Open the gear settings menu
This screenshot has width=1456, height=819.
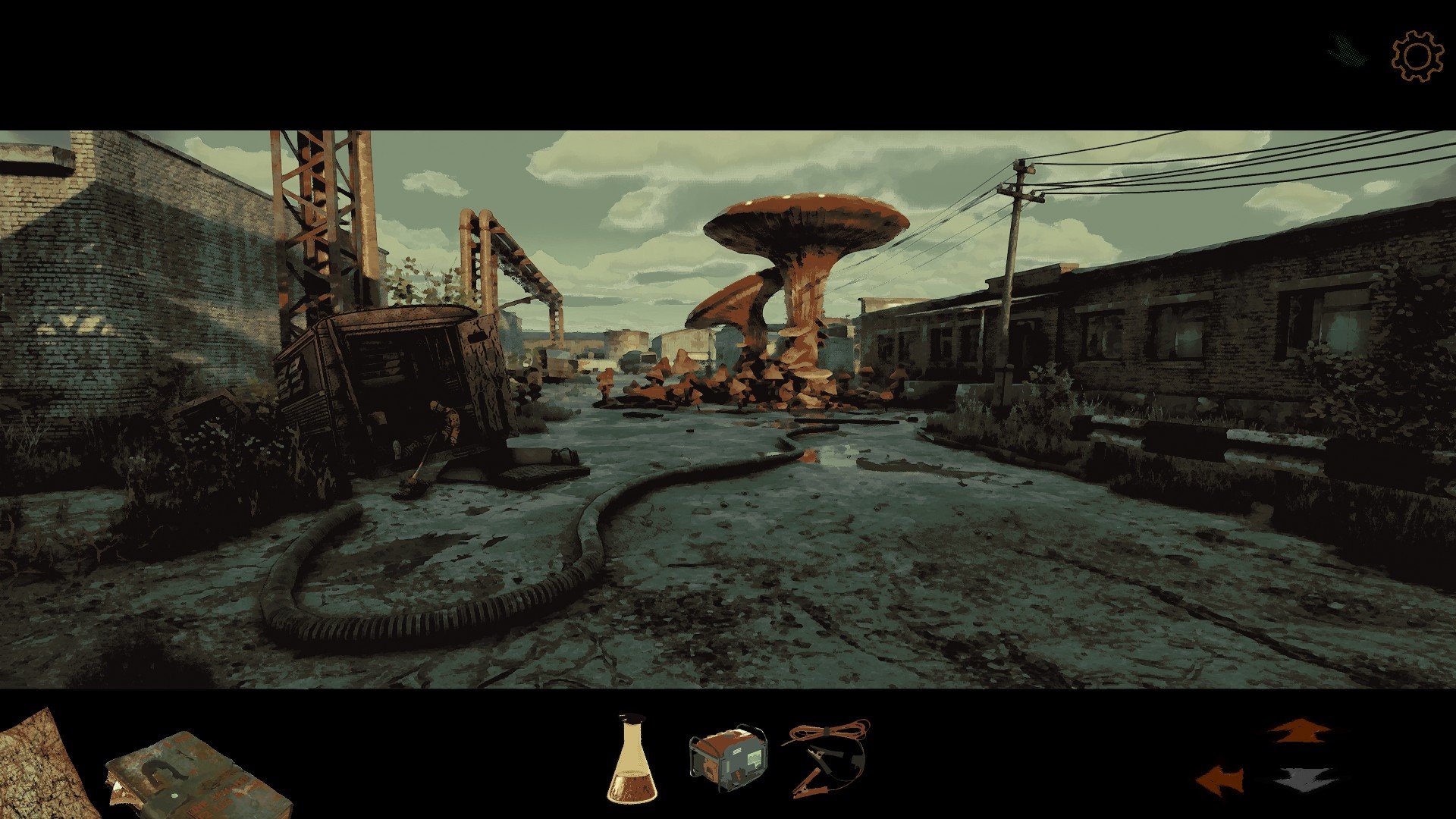coord(1417,56)
